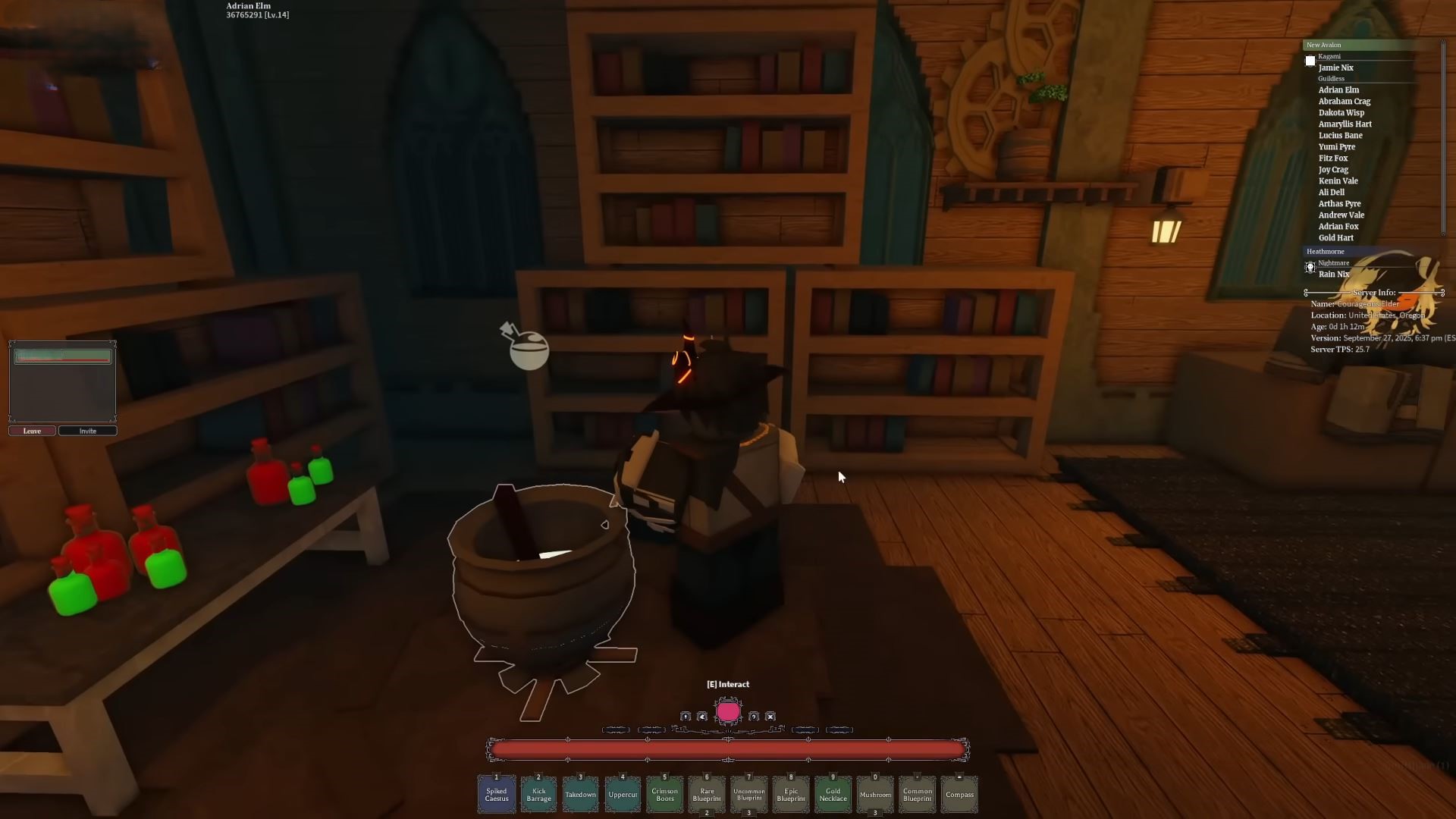Select Rain Nix under the Nightmare guild
The image size is (1456, 819).
pyautogui.click(x=1333, y=274)
